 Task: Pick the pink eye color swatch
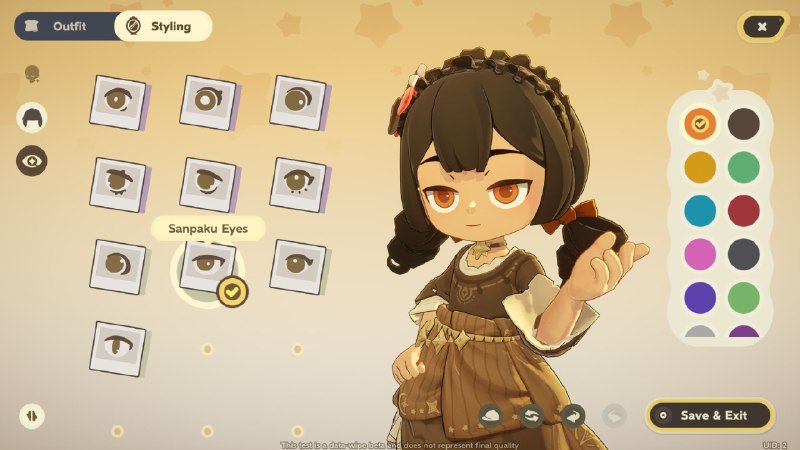[x=700, y=254]
